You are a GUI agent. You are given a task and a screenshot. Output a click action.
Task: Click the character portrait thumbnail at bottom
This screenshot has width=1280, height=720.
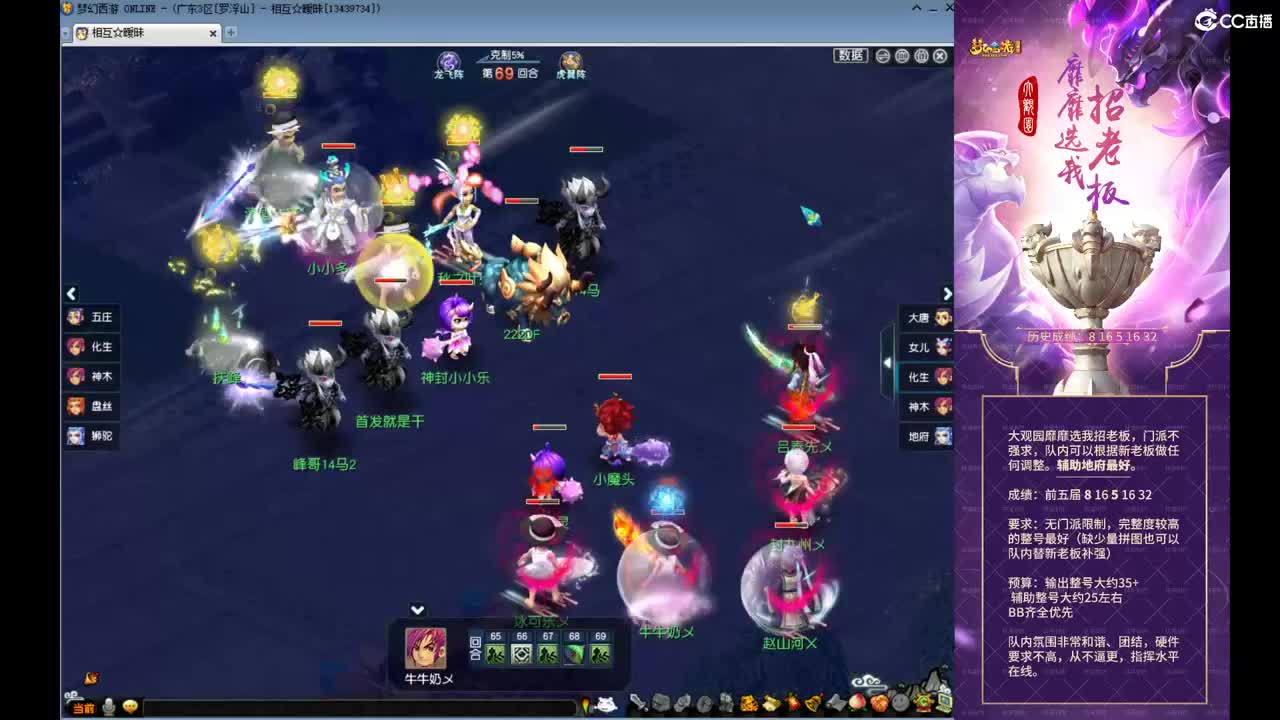425,648
